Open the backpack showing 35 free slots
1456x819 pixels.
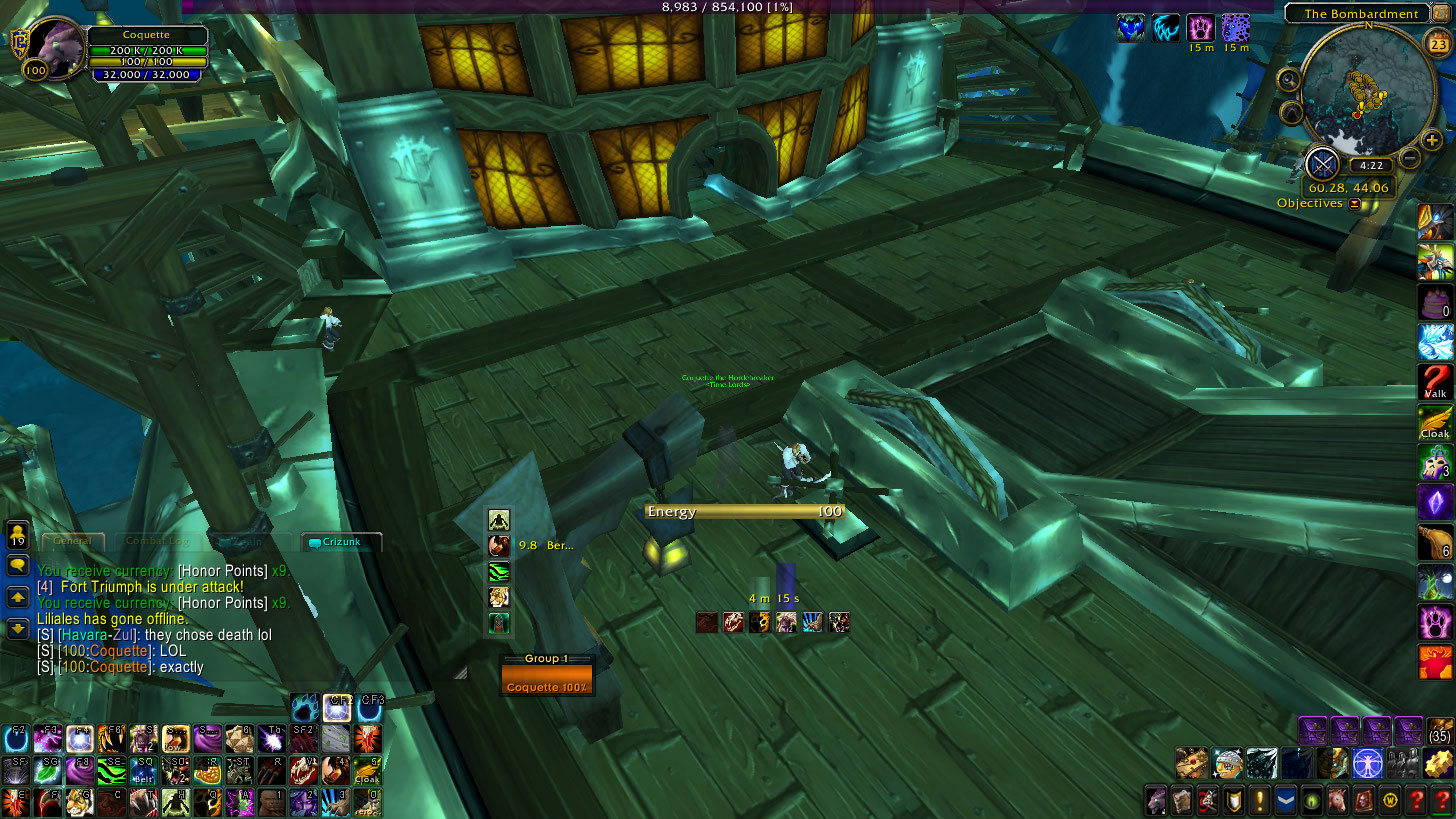click(x=1439, y=731)
